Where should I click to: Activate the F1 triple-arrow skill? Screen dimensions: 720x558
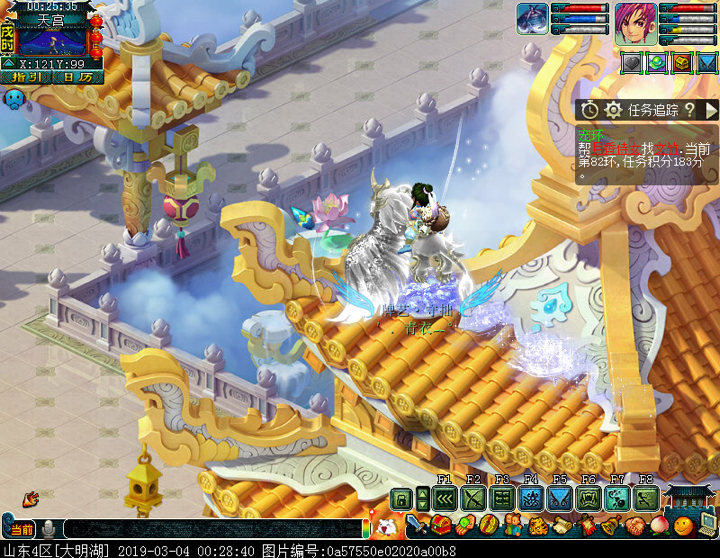[445, 498]
